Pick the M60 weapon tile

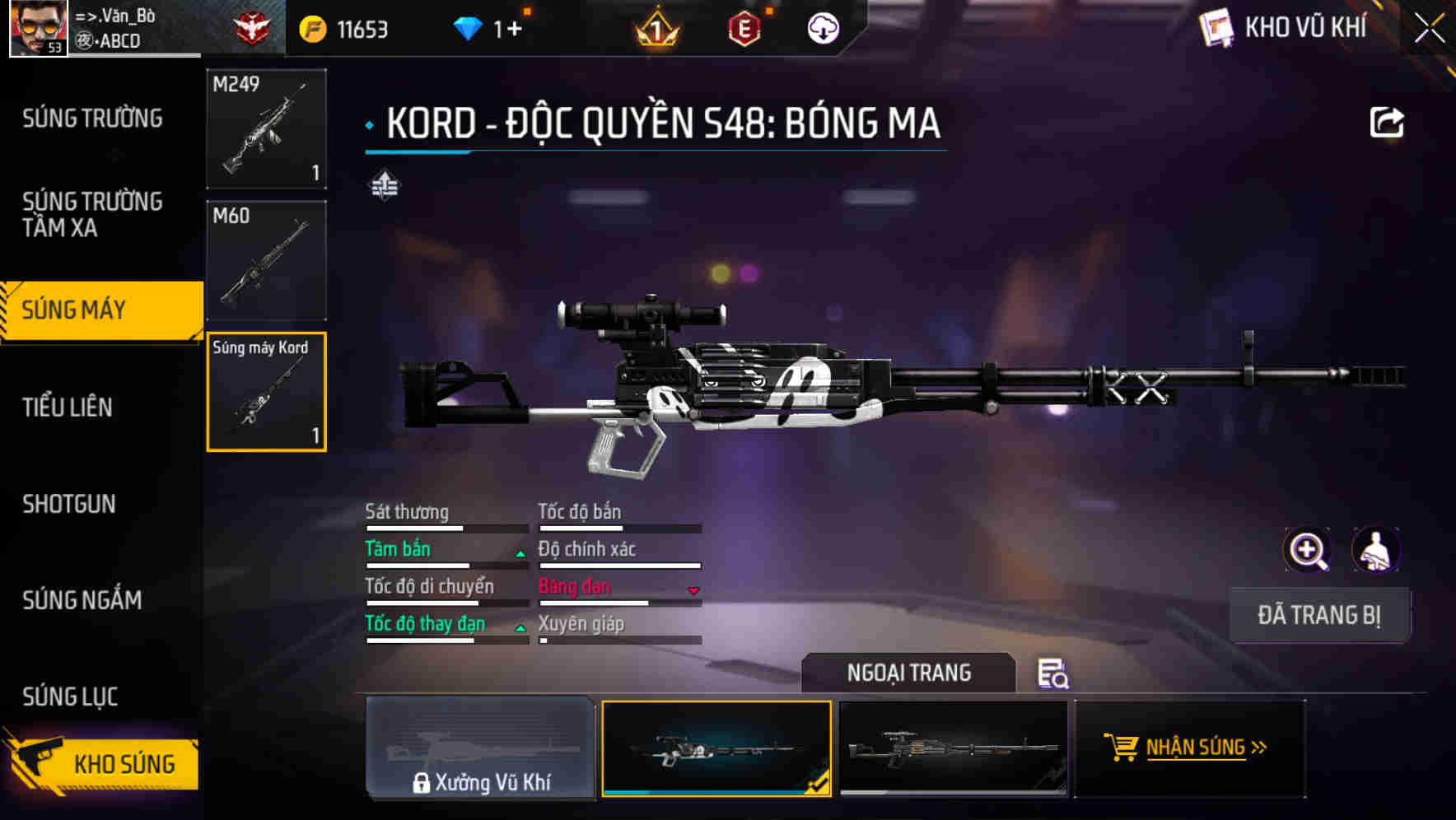coord(266,260)
